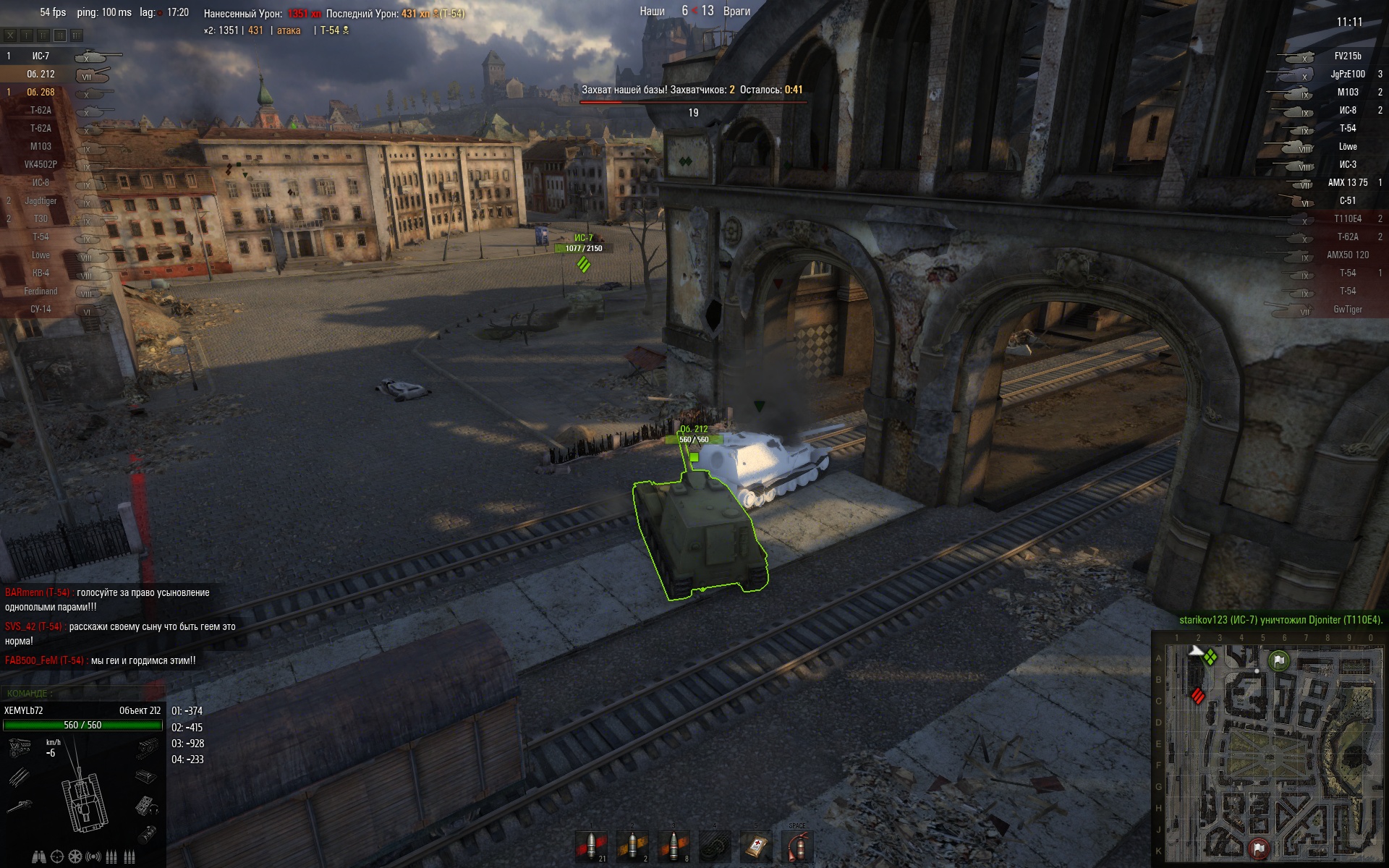Use the first aid kit consumable
The width and height of the screenshot is (1389, 868).
coord(756,846)
